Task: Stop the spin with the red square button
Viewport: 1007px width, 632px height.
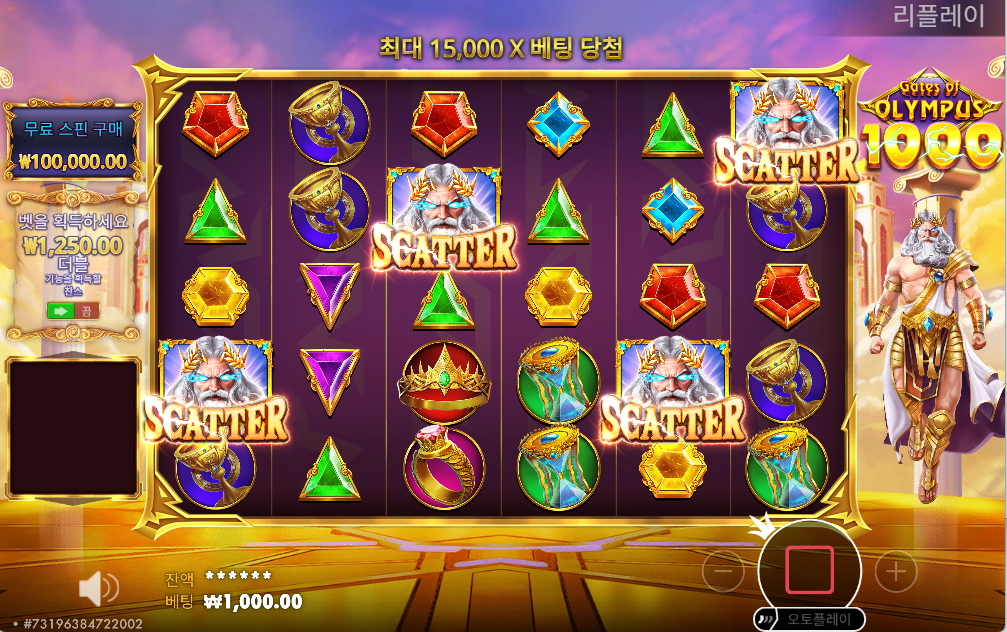Action: pyautogui.click(x=809, y=570)
